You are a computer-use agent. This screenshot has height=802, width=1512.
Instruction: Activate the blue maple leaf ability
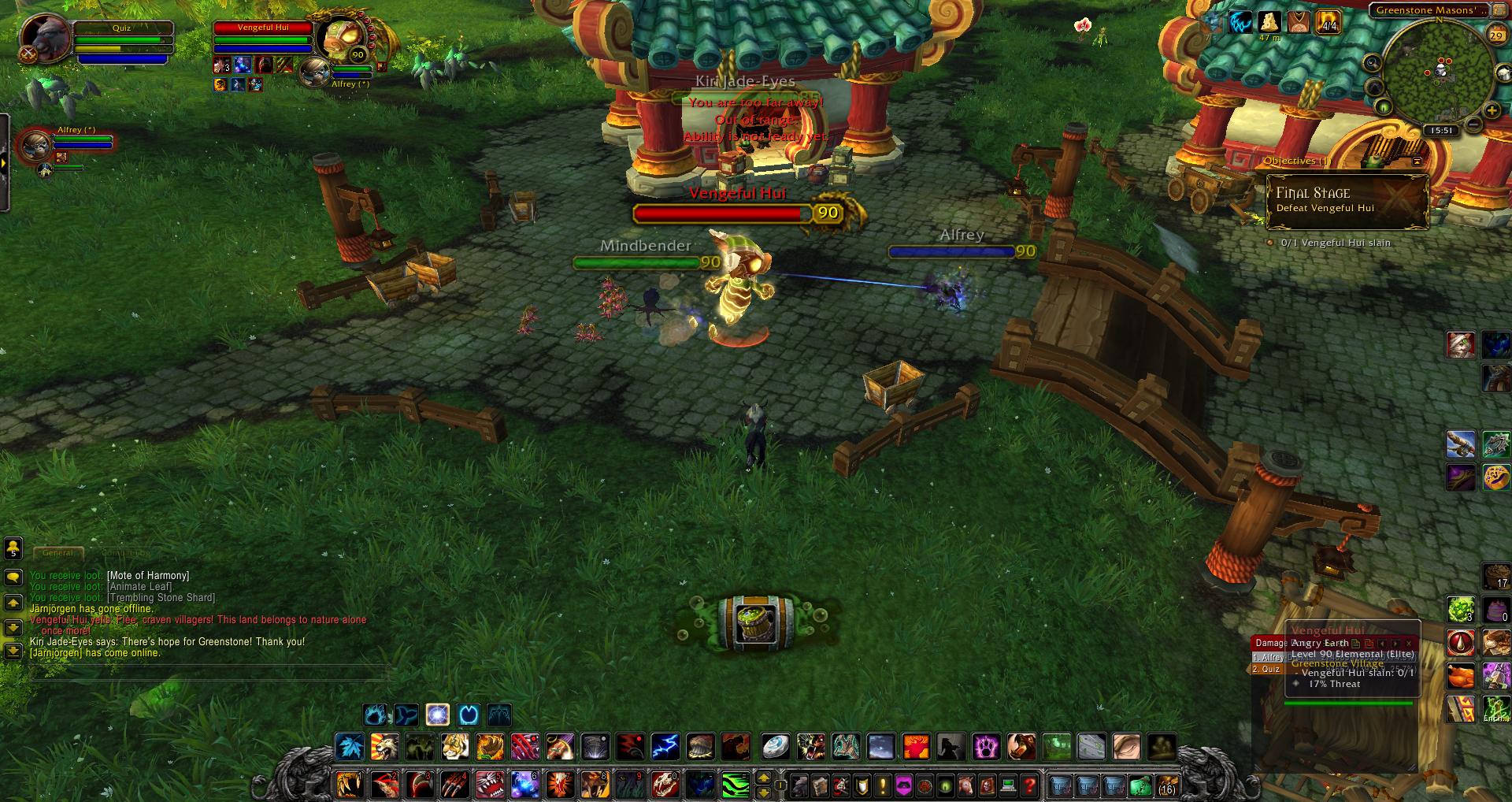[349, 746]
